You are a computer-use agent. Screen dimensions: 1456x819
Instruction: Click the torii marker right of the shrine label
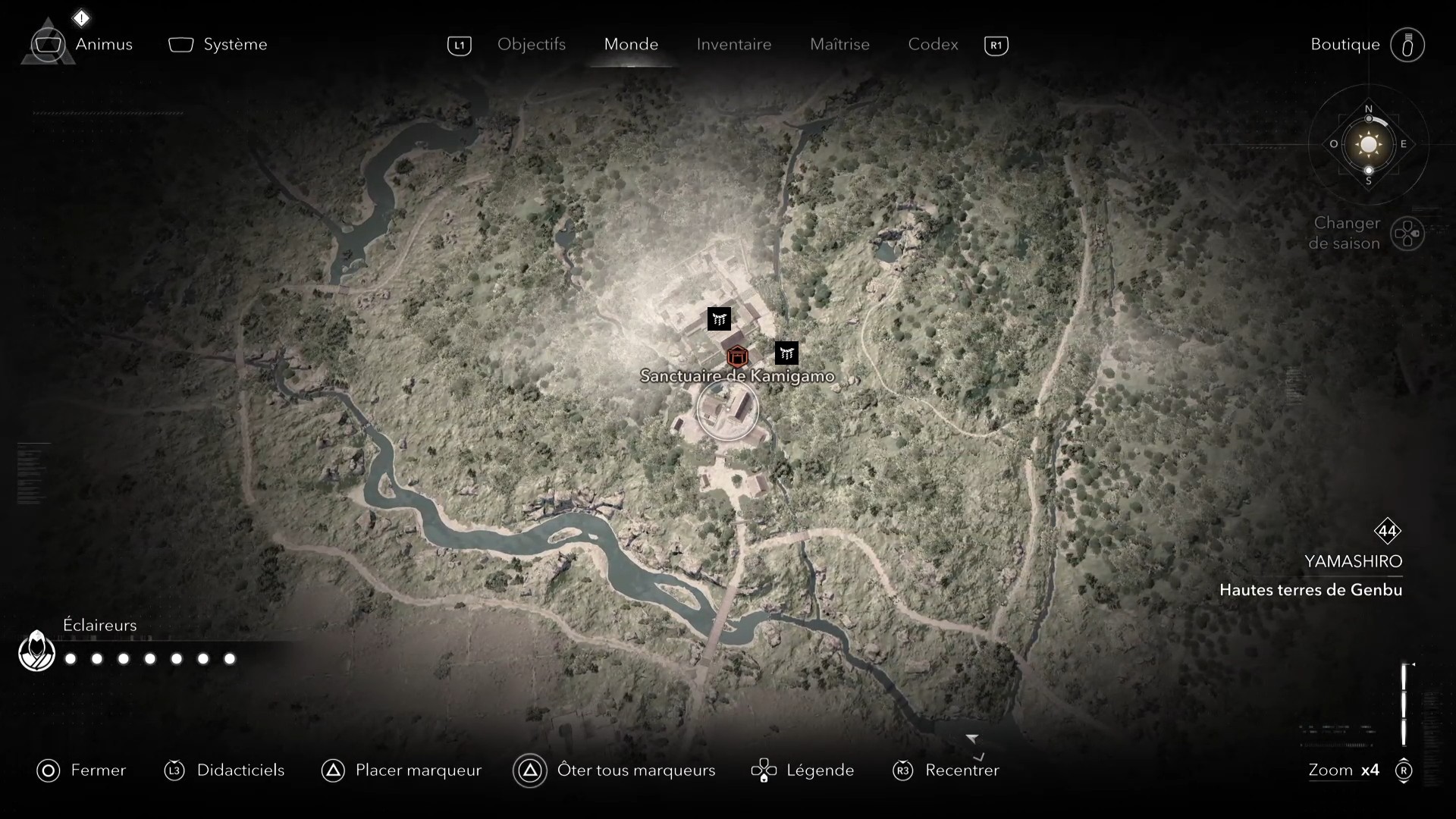[786, 353]
